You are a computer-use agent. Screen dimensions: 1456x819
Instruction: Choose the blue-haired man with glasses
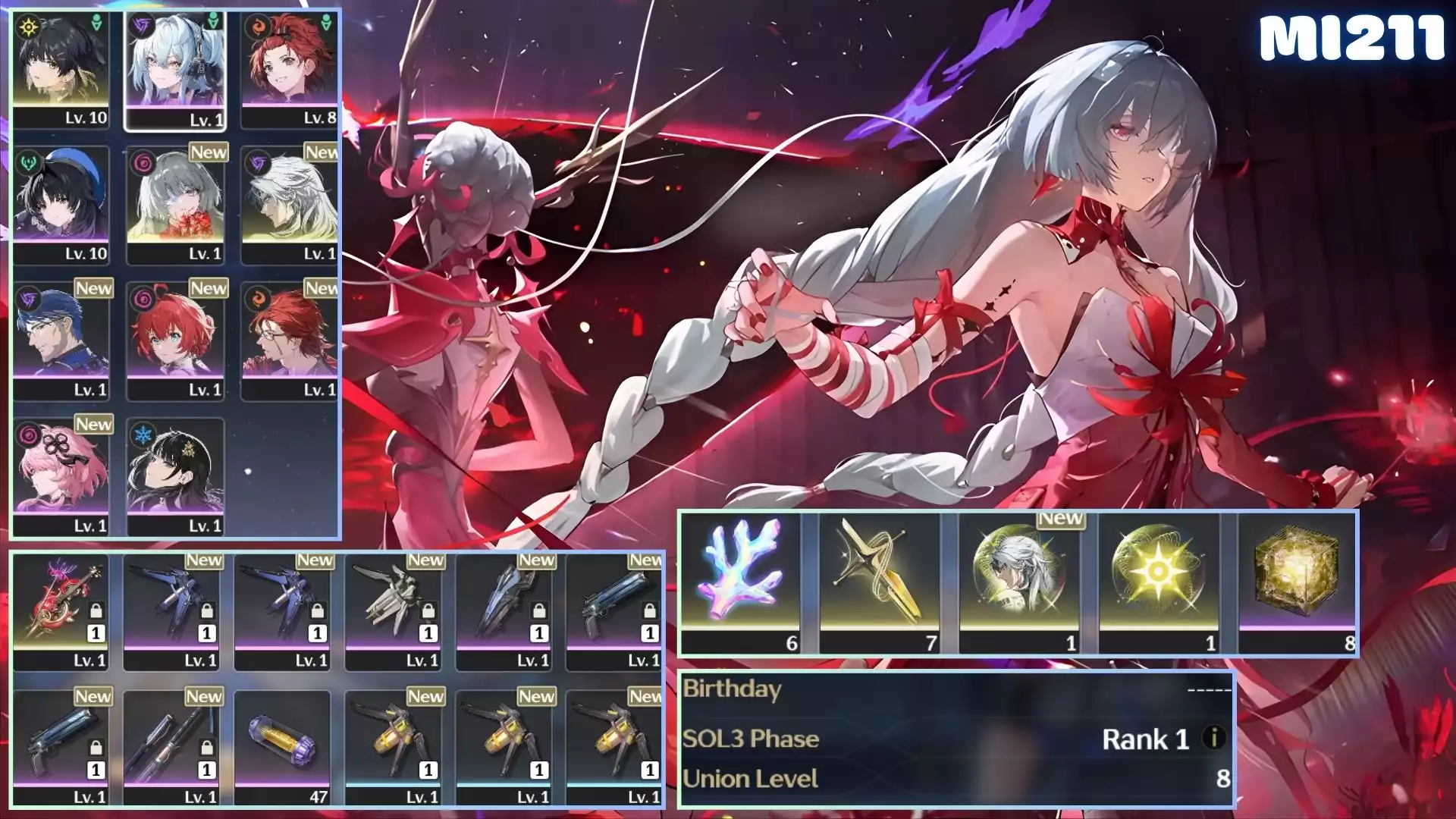pyautogui.click(x=61, y=340)
